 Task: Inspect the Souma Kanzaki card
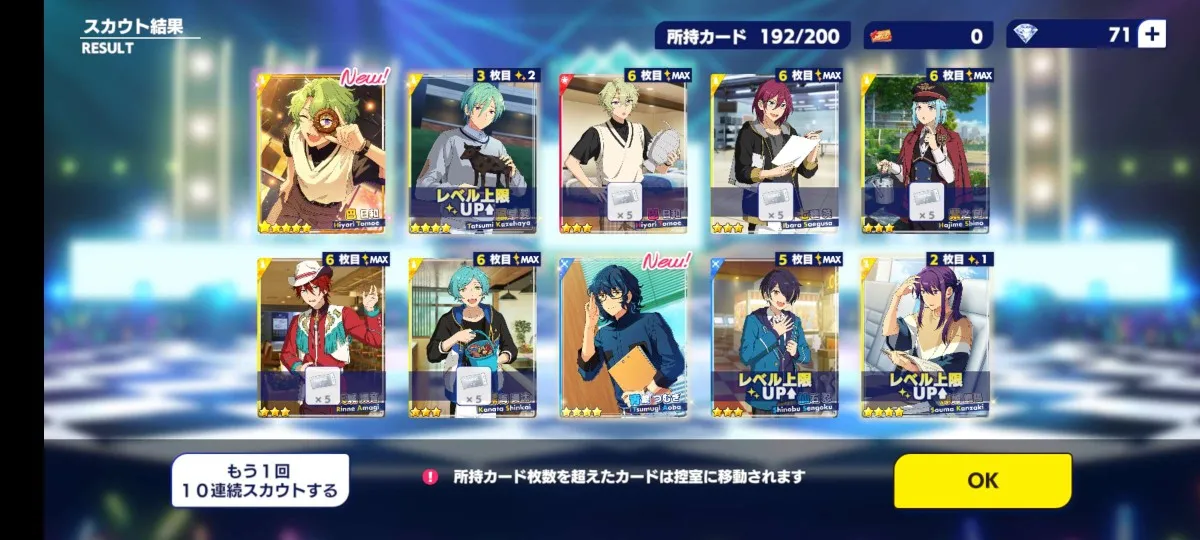(x=926, y=337)
